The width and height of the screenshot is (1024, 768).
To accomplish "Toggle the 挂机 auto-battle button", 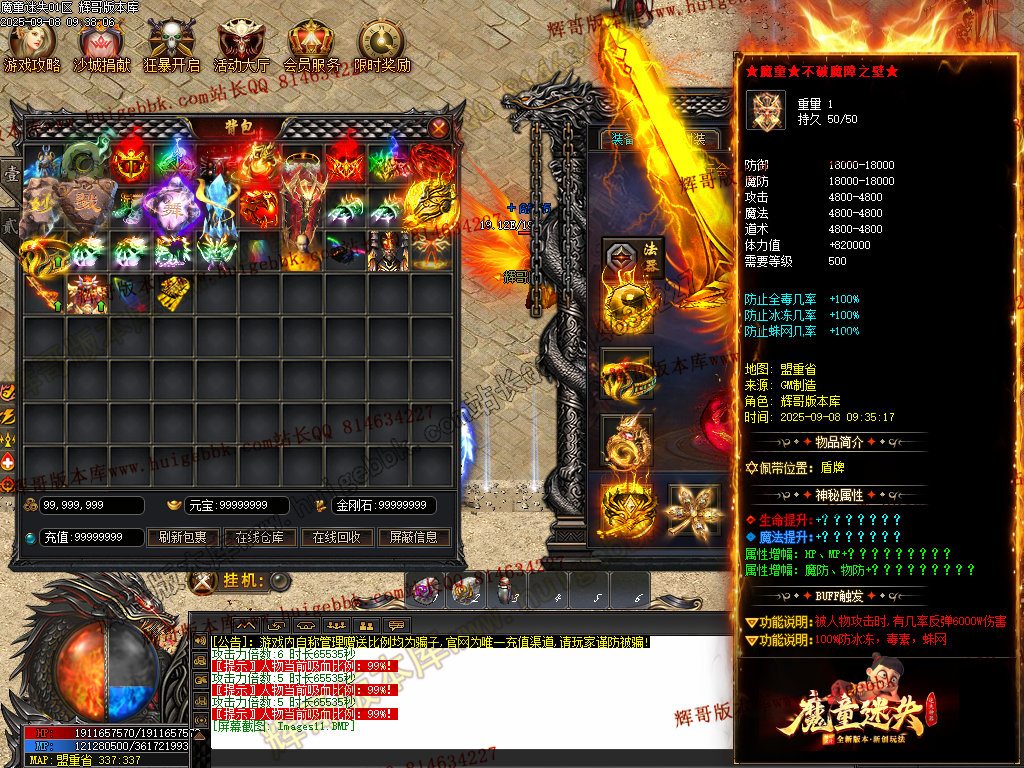I will click(280, 581).
